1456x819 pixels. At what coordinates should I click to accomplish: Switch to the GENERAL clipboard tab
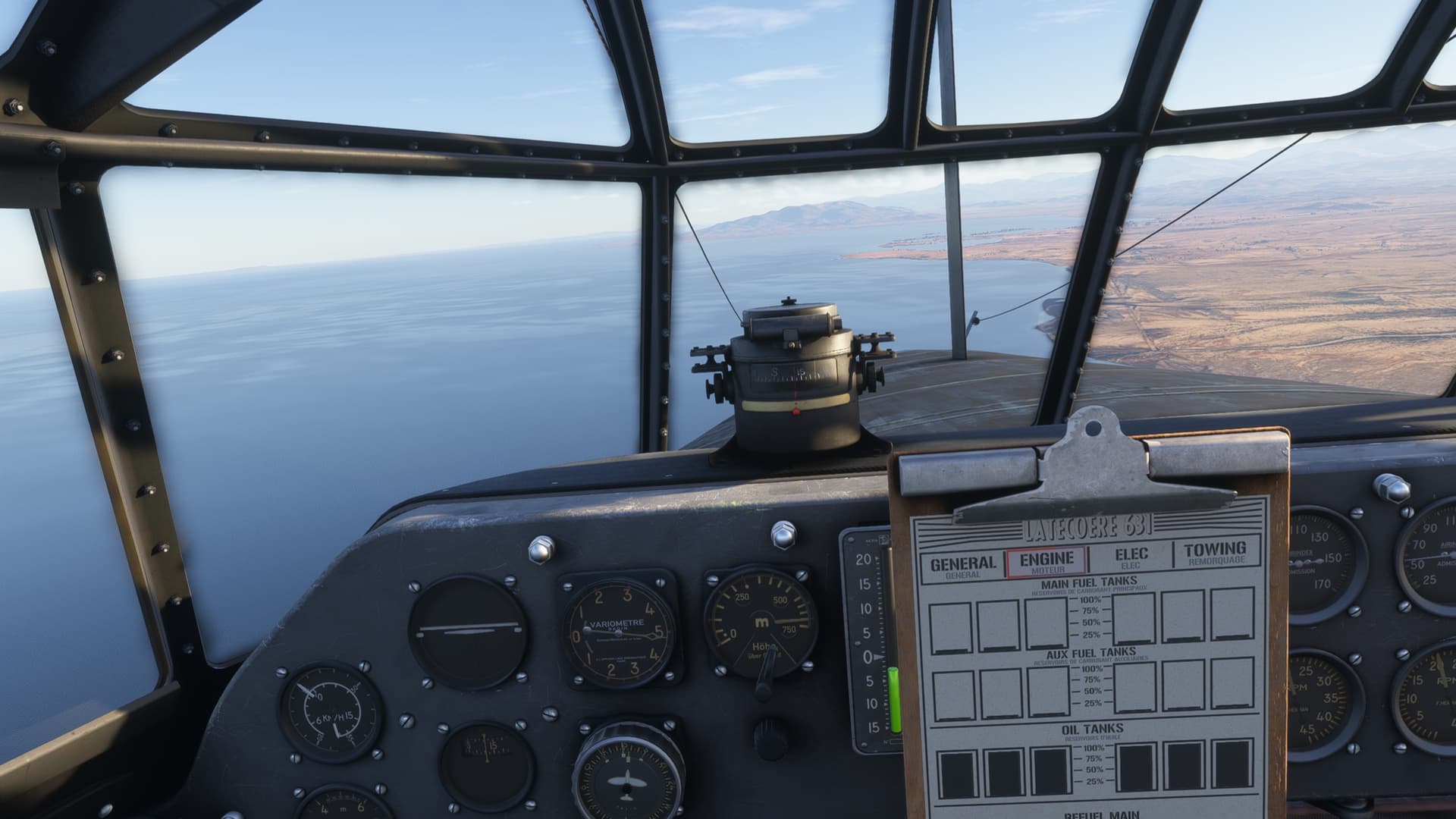[962, 566]
